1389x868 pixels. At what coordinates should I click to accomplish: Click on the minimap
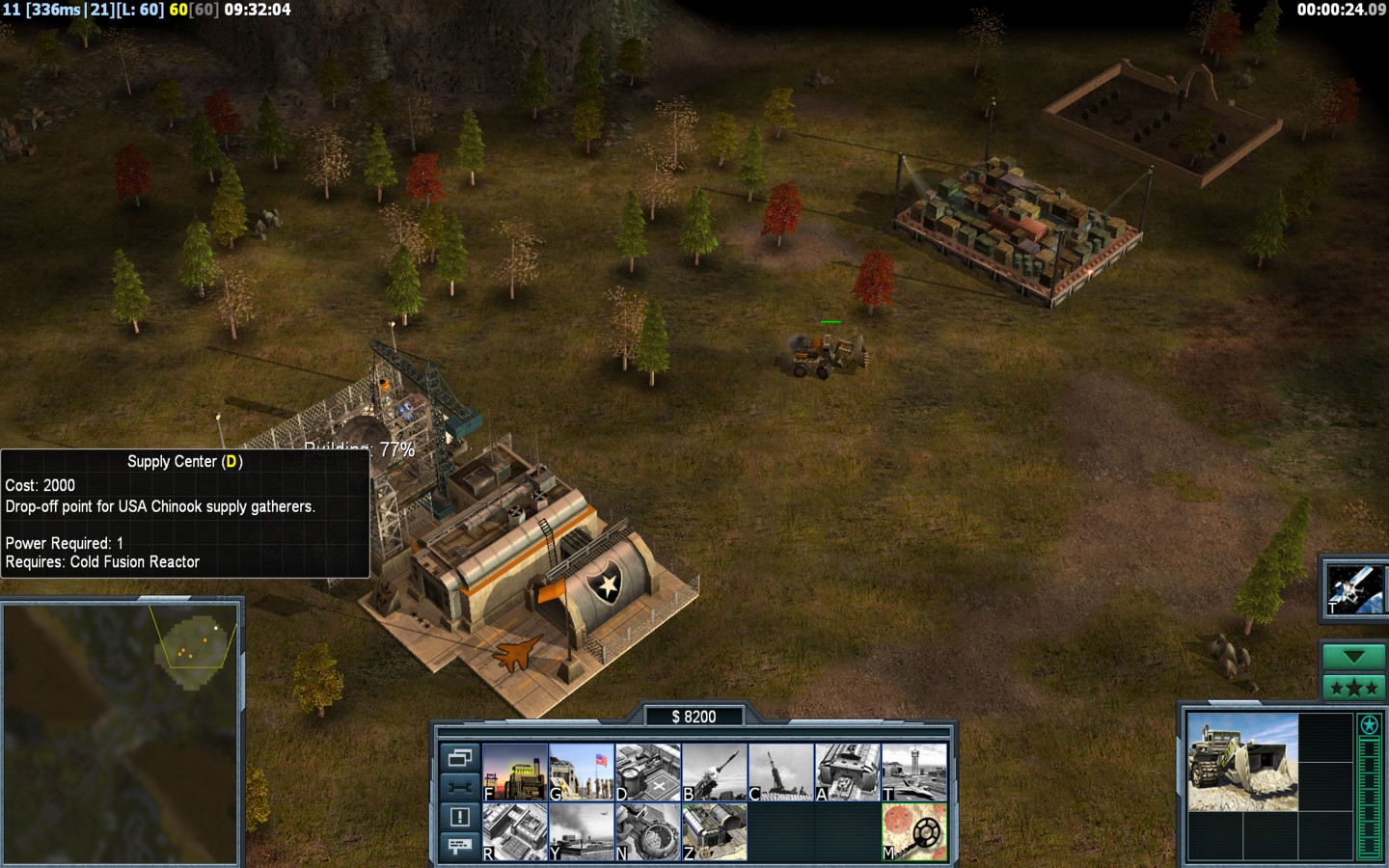click(121, 733)
